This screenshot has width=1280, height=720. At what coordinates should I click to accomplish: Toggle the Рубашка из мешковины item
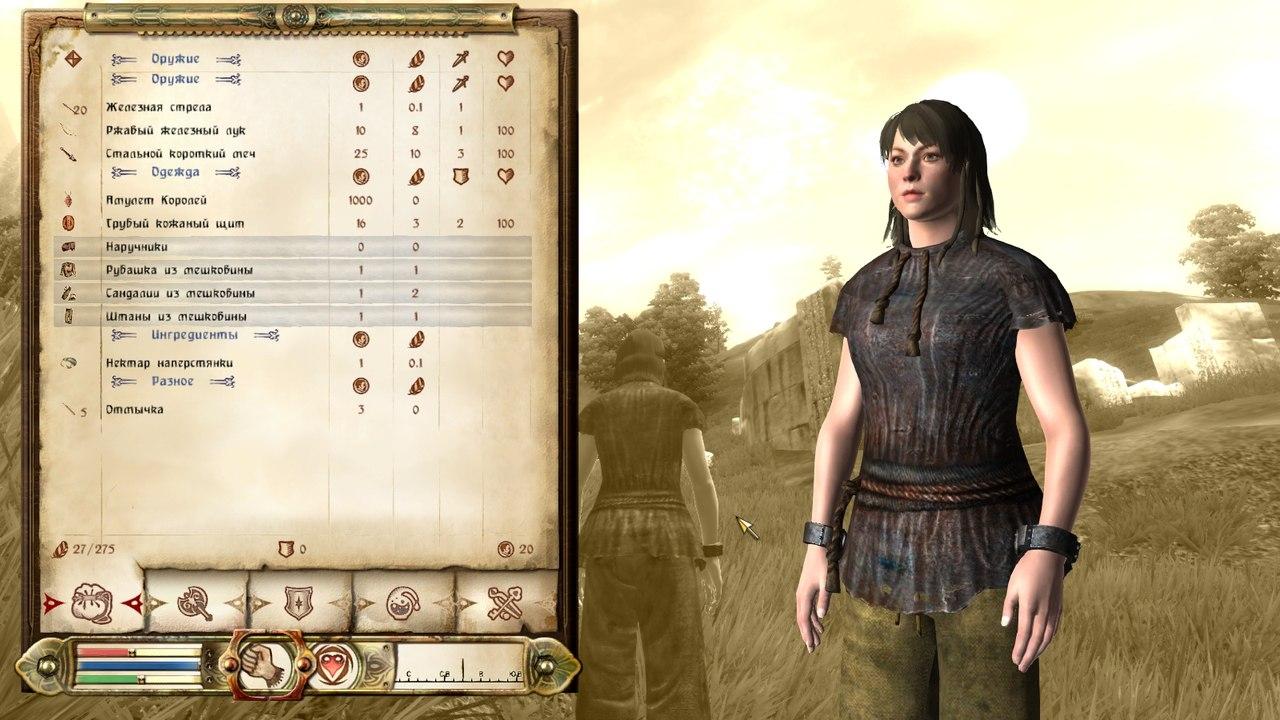[179, 270]
